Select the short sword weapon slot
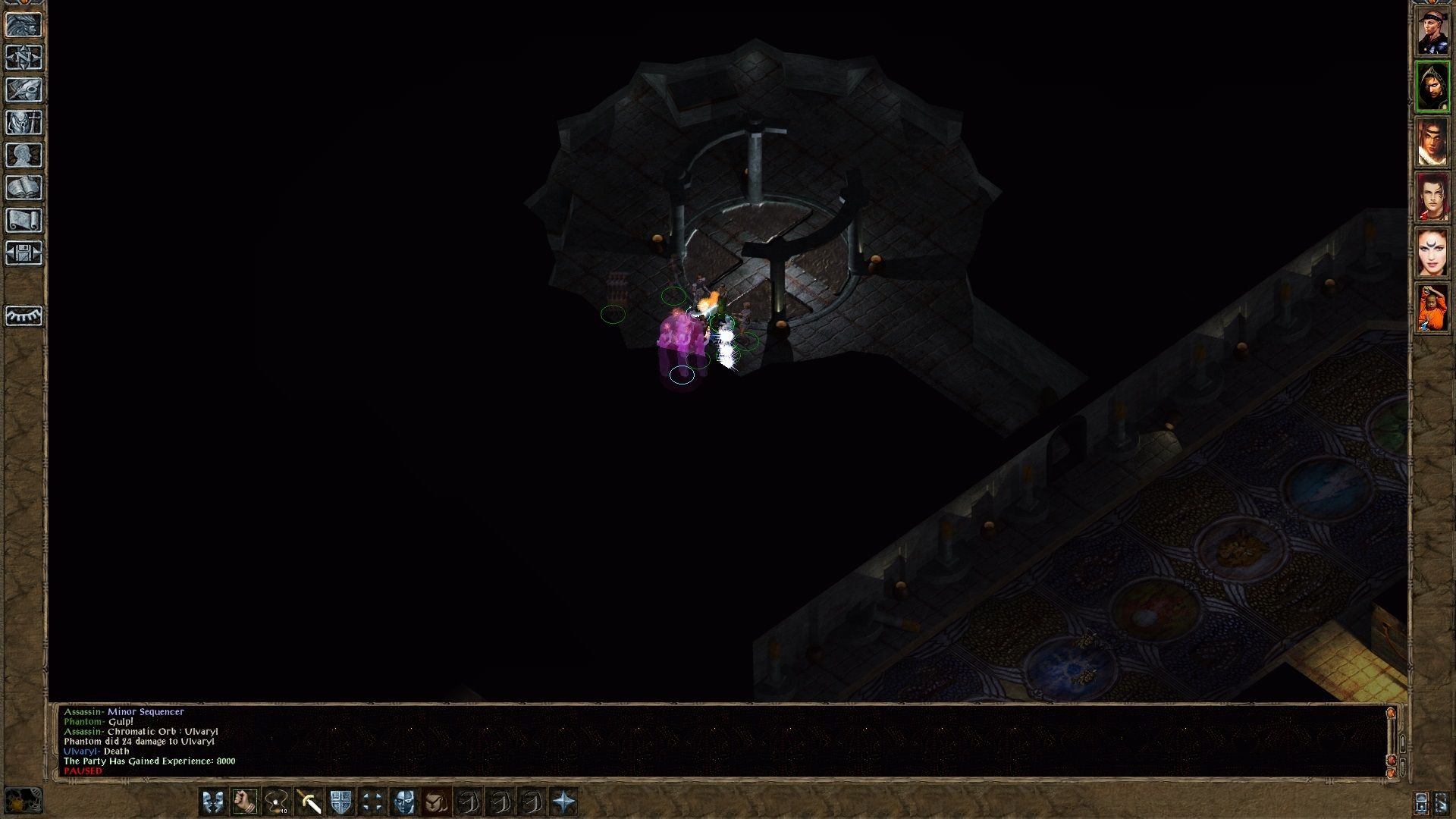The image size is (1456, 819). (309, 802)
